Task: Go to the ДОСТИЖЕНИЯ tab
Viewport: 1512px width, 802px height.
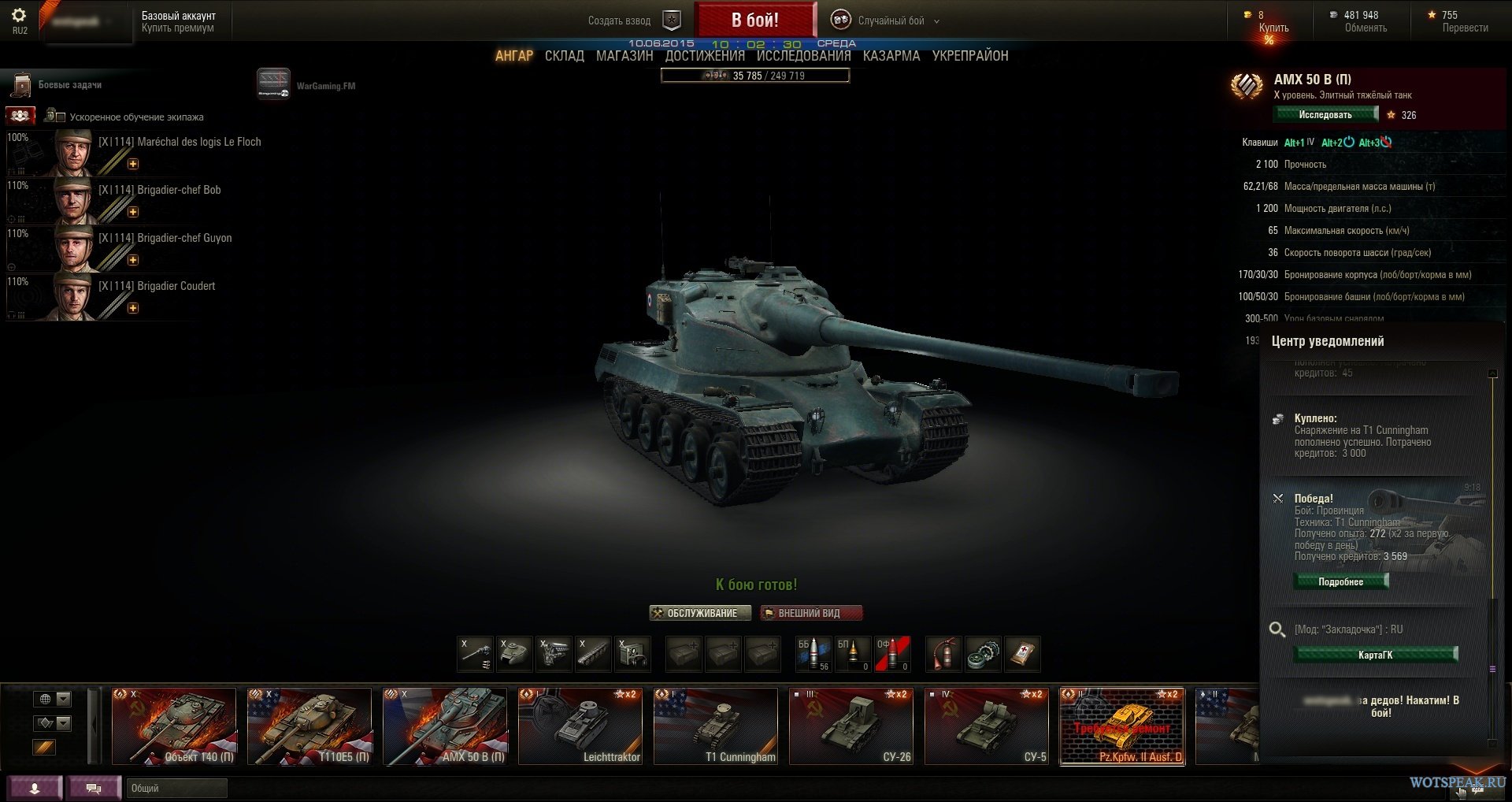Action: pos(705,56)
